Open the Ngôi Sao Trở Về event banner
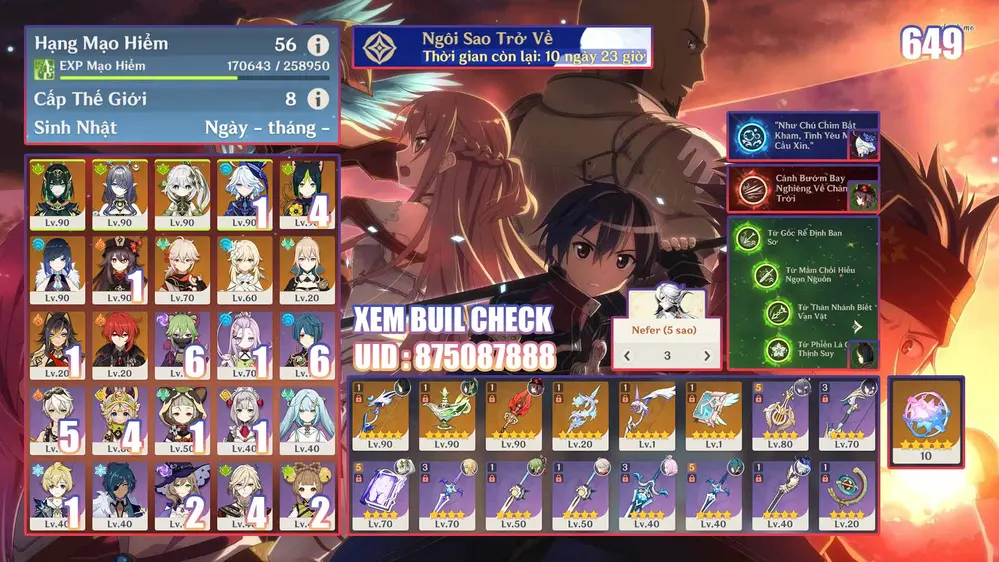Image resolution: width=999 pixels, height=562 pixels. (503, 47)
